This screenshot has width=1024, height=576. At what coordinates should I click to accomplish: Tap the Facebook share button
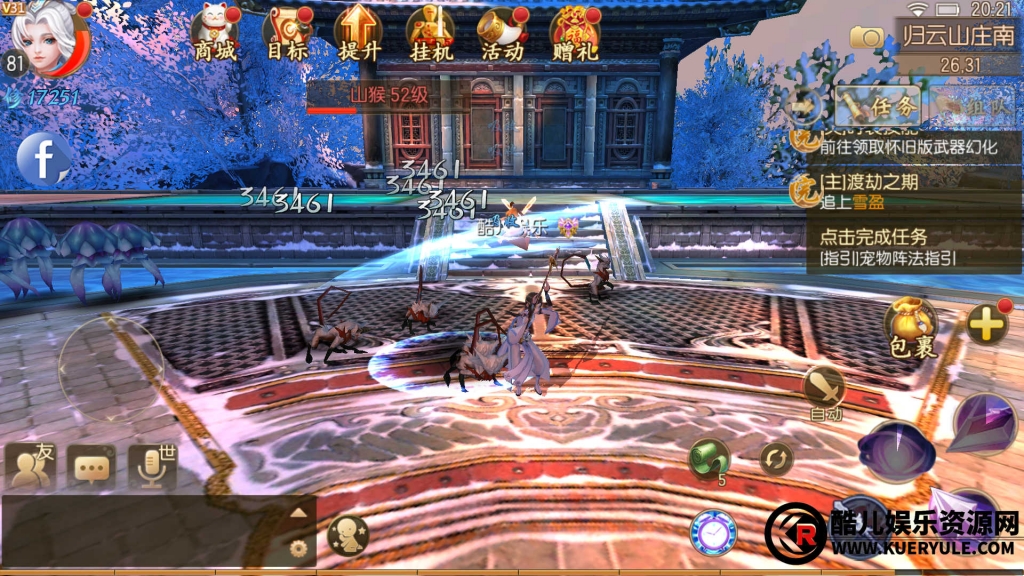44,158
